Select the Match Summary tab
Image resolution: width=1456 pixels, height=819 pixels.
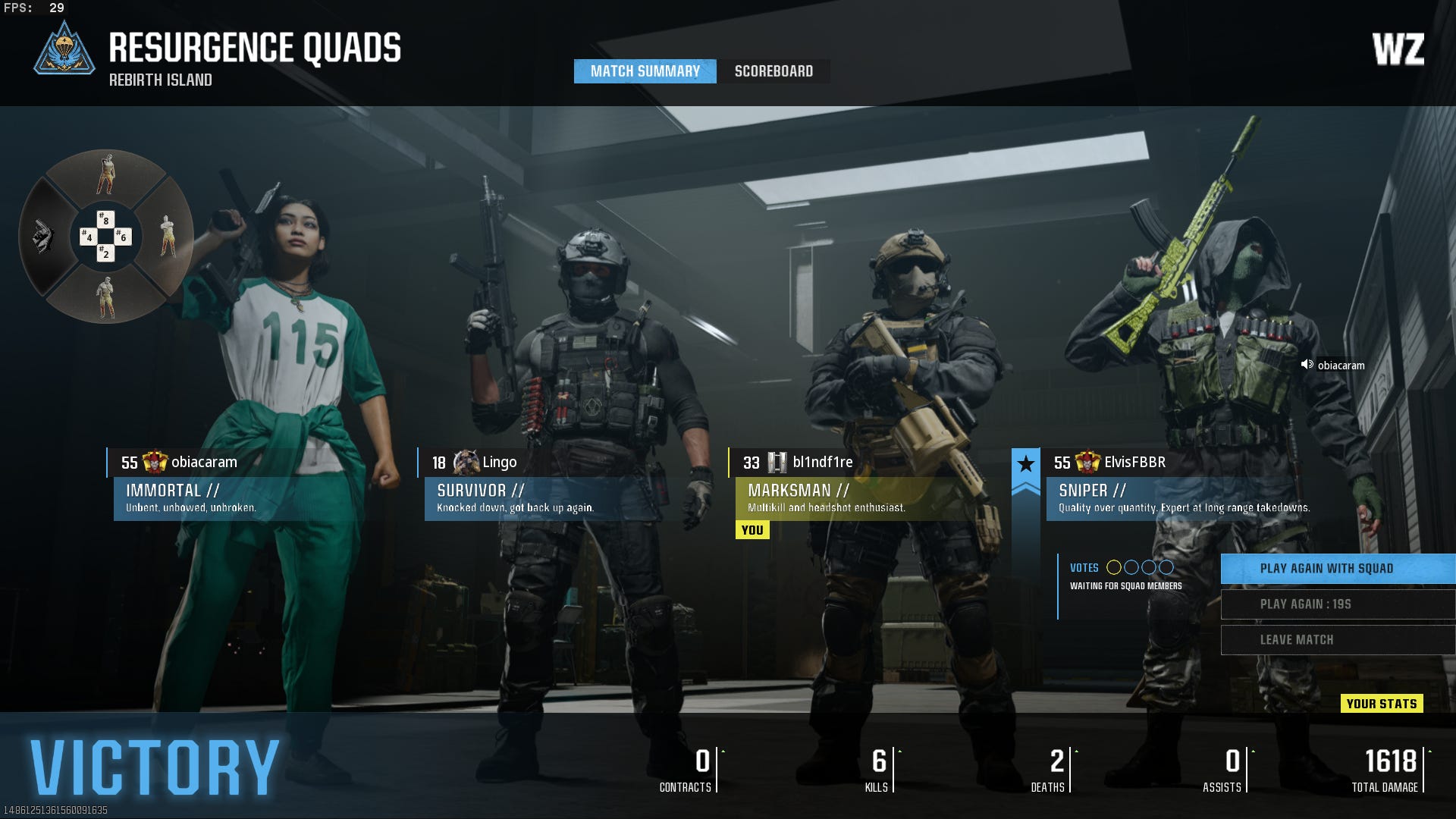[x=645, y=71]
